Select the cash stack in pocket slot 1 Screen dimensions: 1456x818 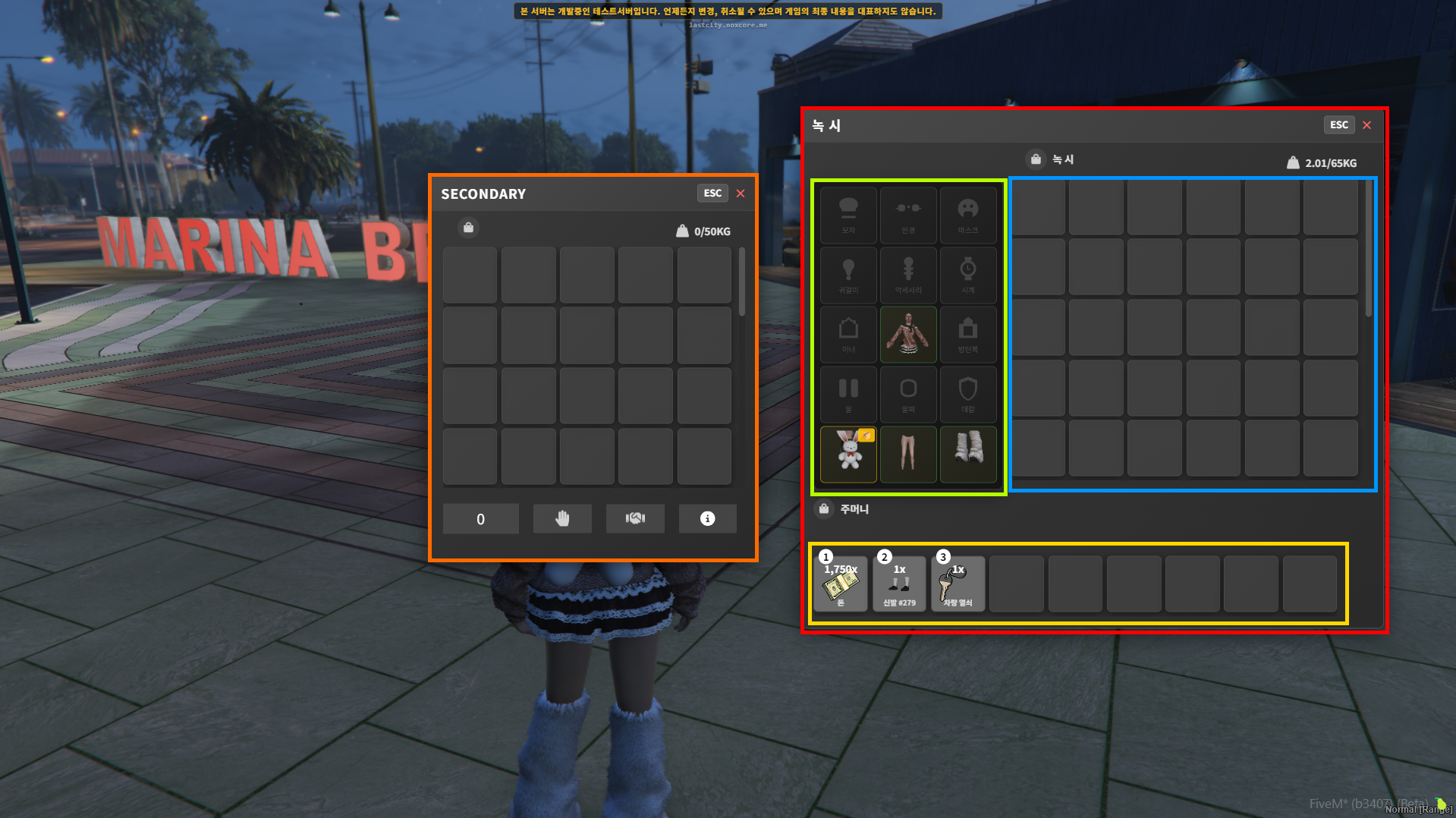coord(841,584)
